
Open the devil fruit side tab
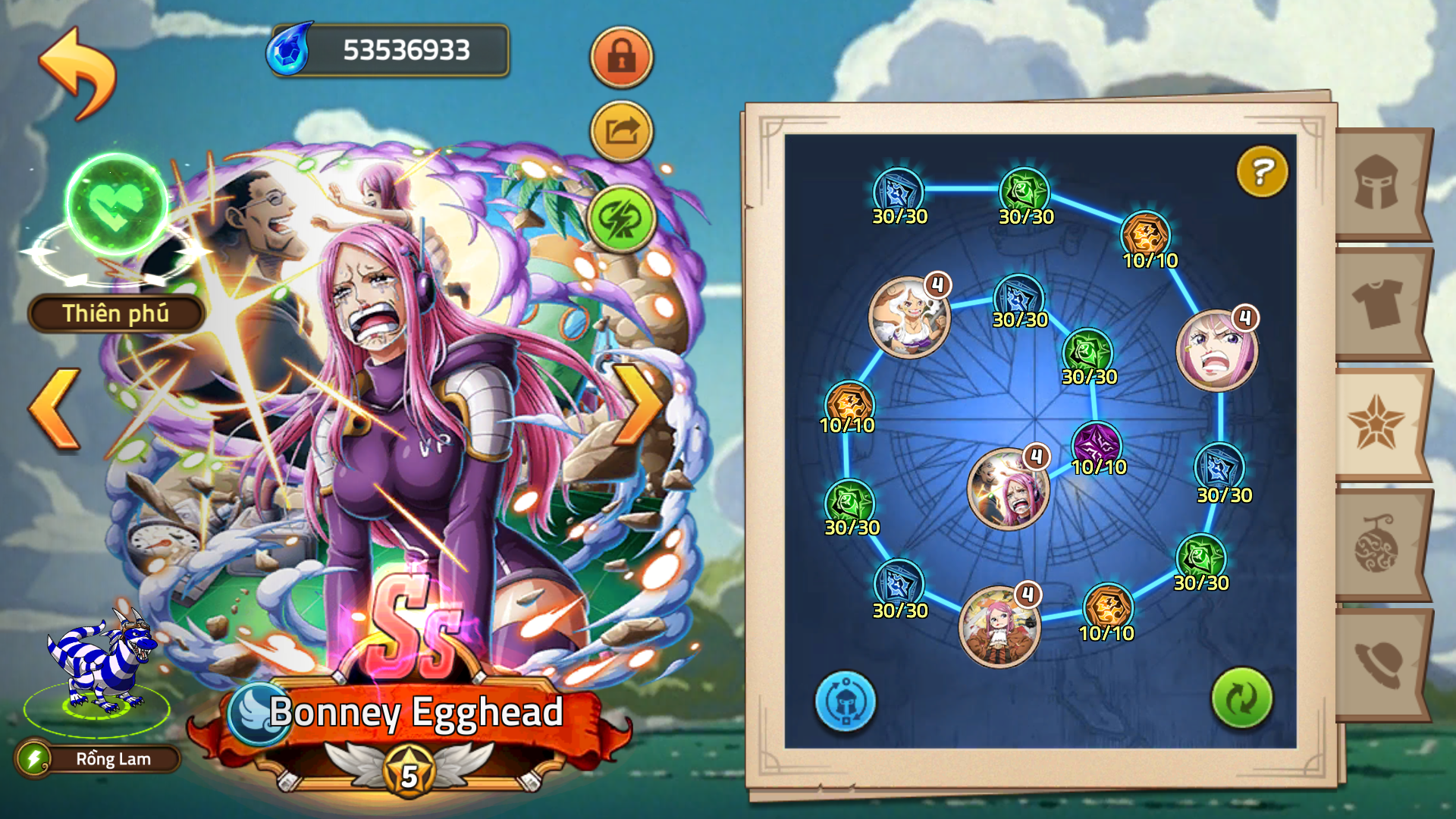point(1377,543)
